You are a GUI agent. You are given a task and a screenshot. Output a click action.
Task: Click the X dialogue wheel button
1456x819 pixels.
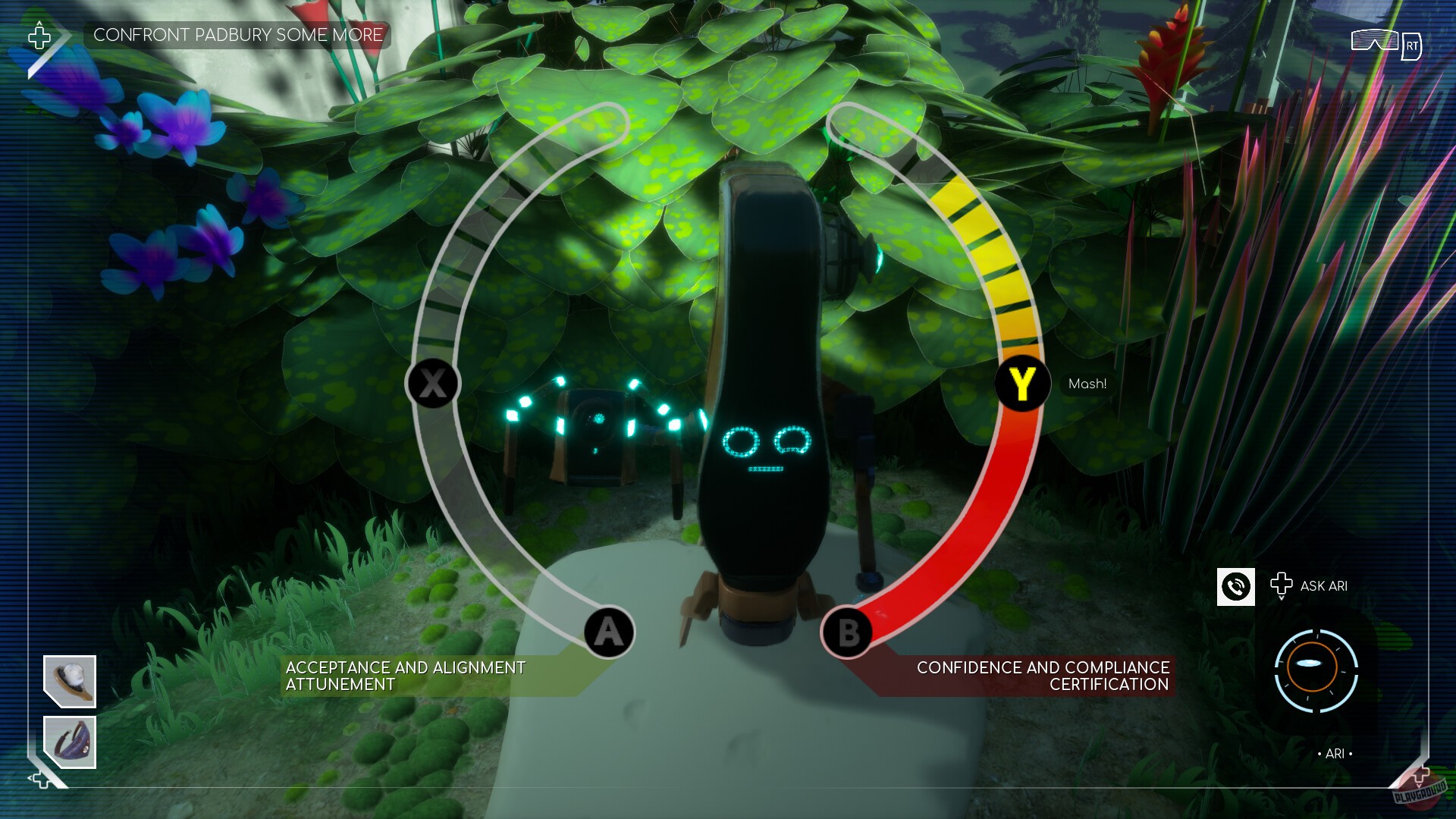431,384
